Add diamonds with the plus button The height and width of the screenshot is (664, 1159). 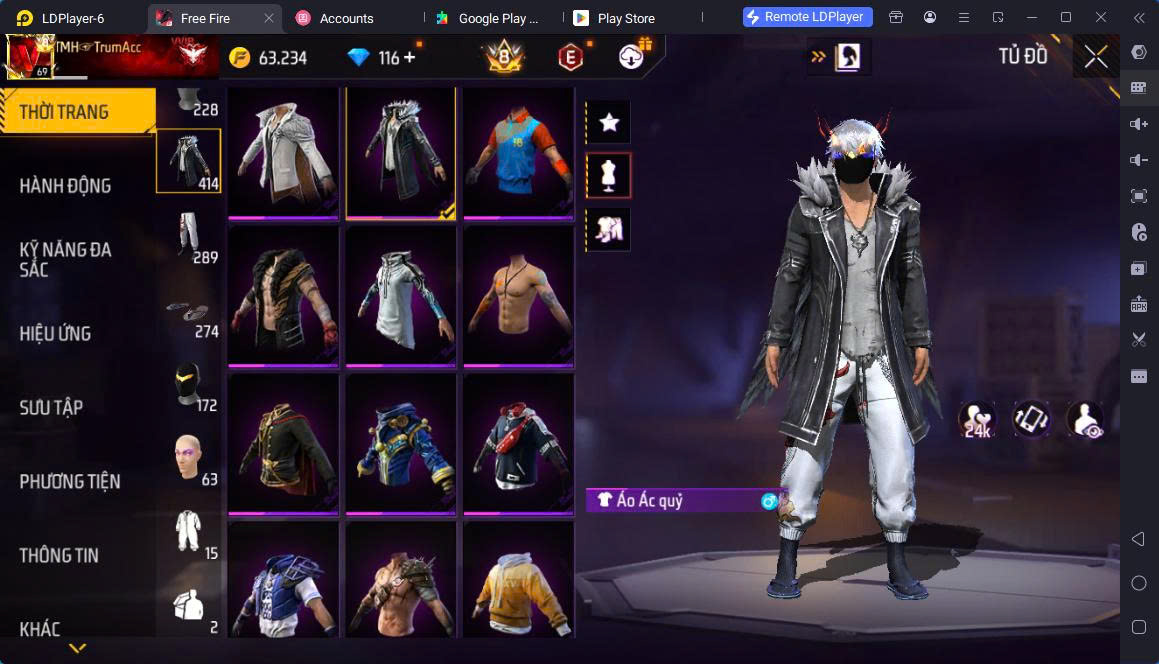click(x=409, y=58)
